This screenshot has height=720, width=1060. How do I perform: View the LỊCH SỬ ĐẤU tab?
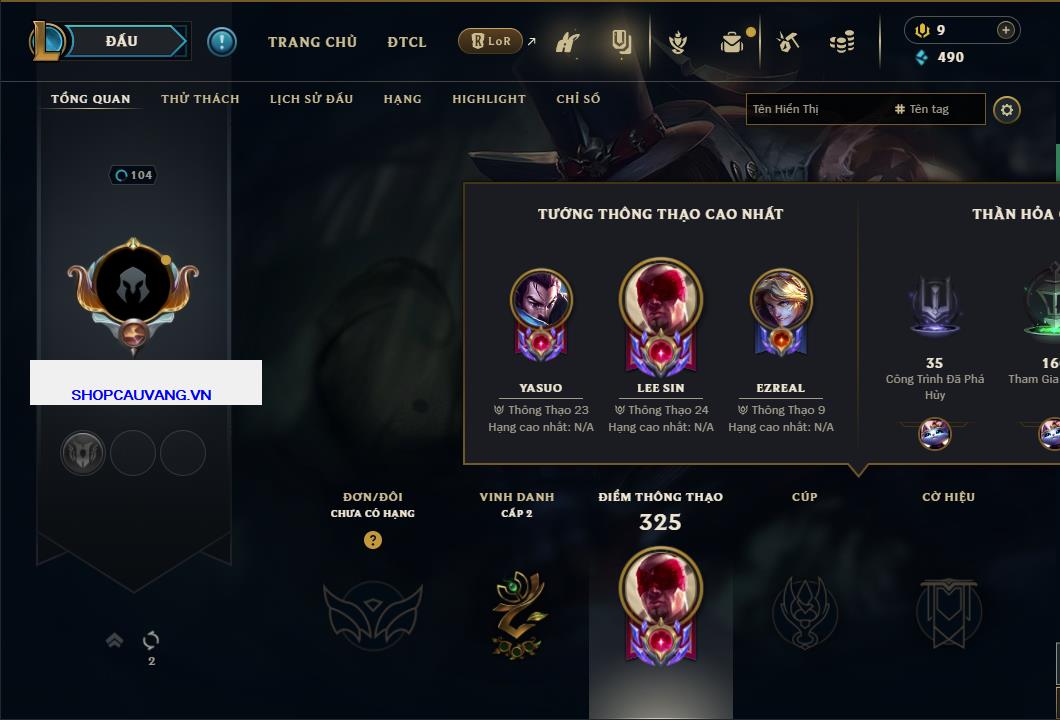pyautogui.click(x=311, y=99)
